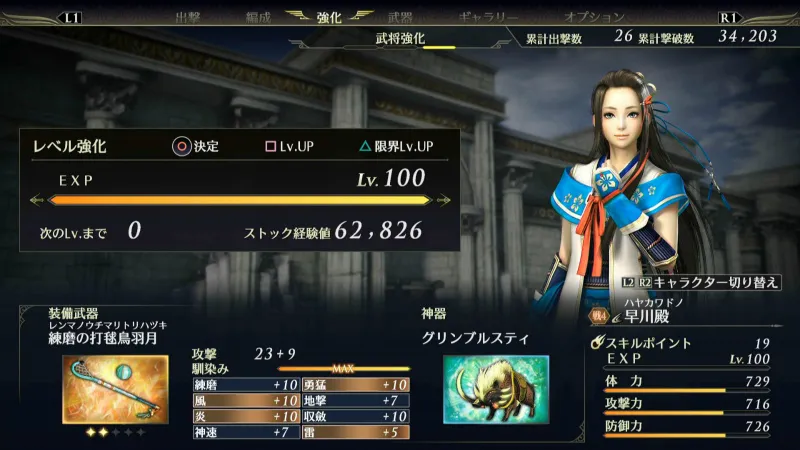The image size is (800, 450).
Task: Open the 出撃 (Sortie) tab
Action: (188, 17)
